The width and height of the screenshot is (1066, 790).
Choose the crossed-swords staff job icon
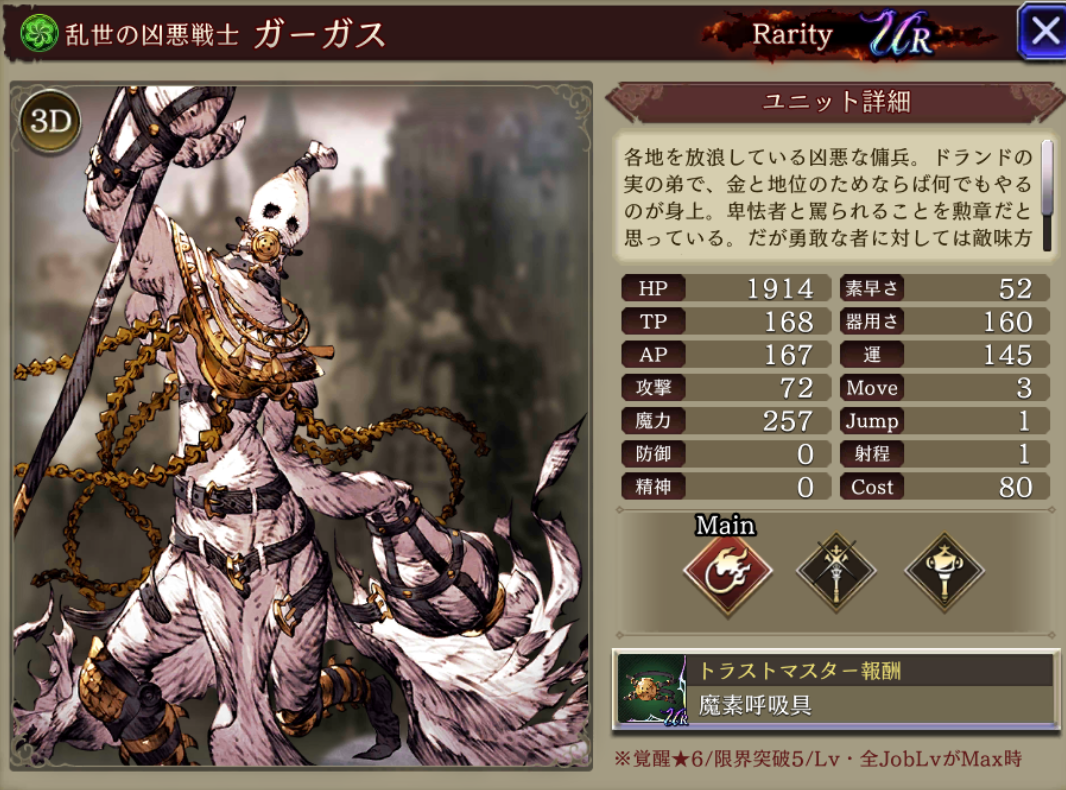pyautogui.click(x=836, y=574)
